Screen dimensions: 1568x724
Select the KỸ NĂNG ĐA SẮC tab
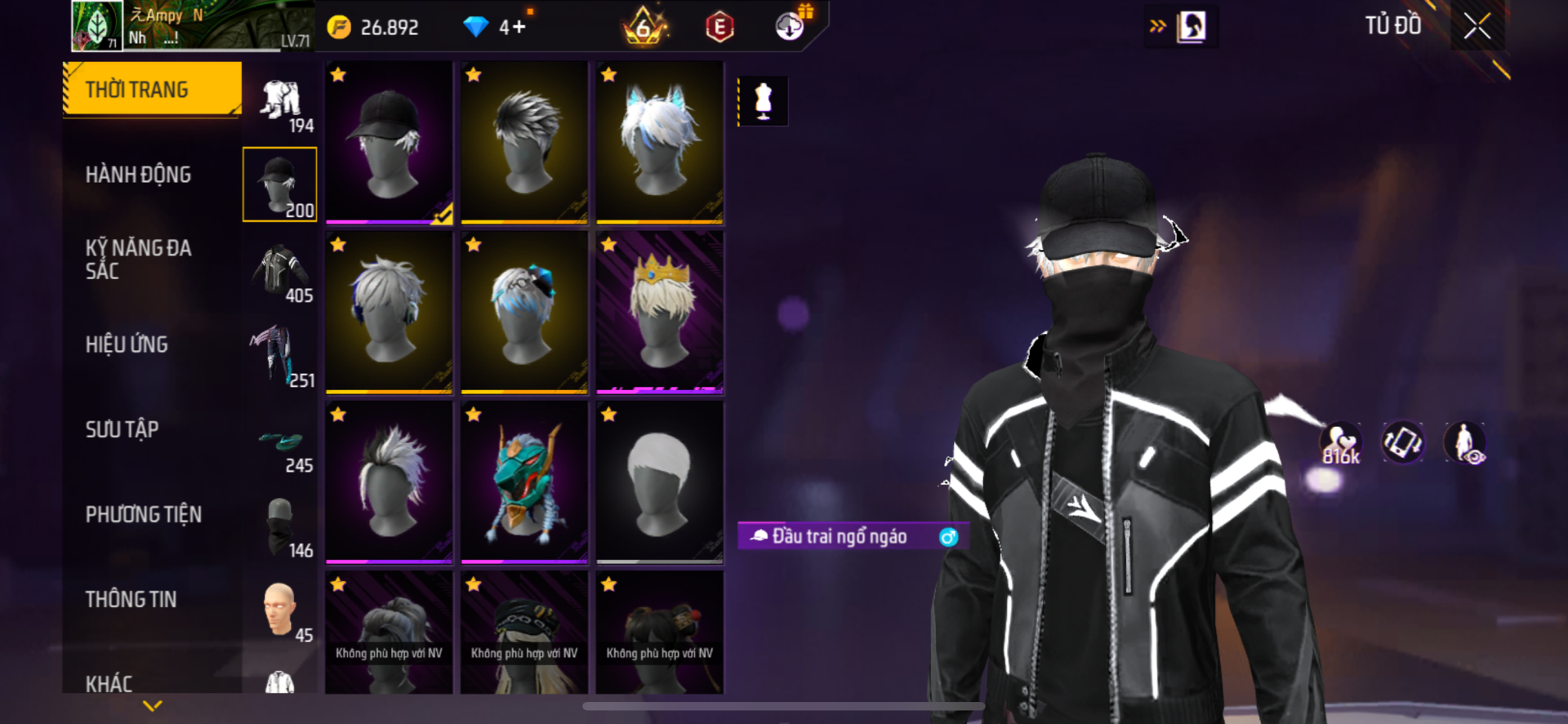point(138,260)
